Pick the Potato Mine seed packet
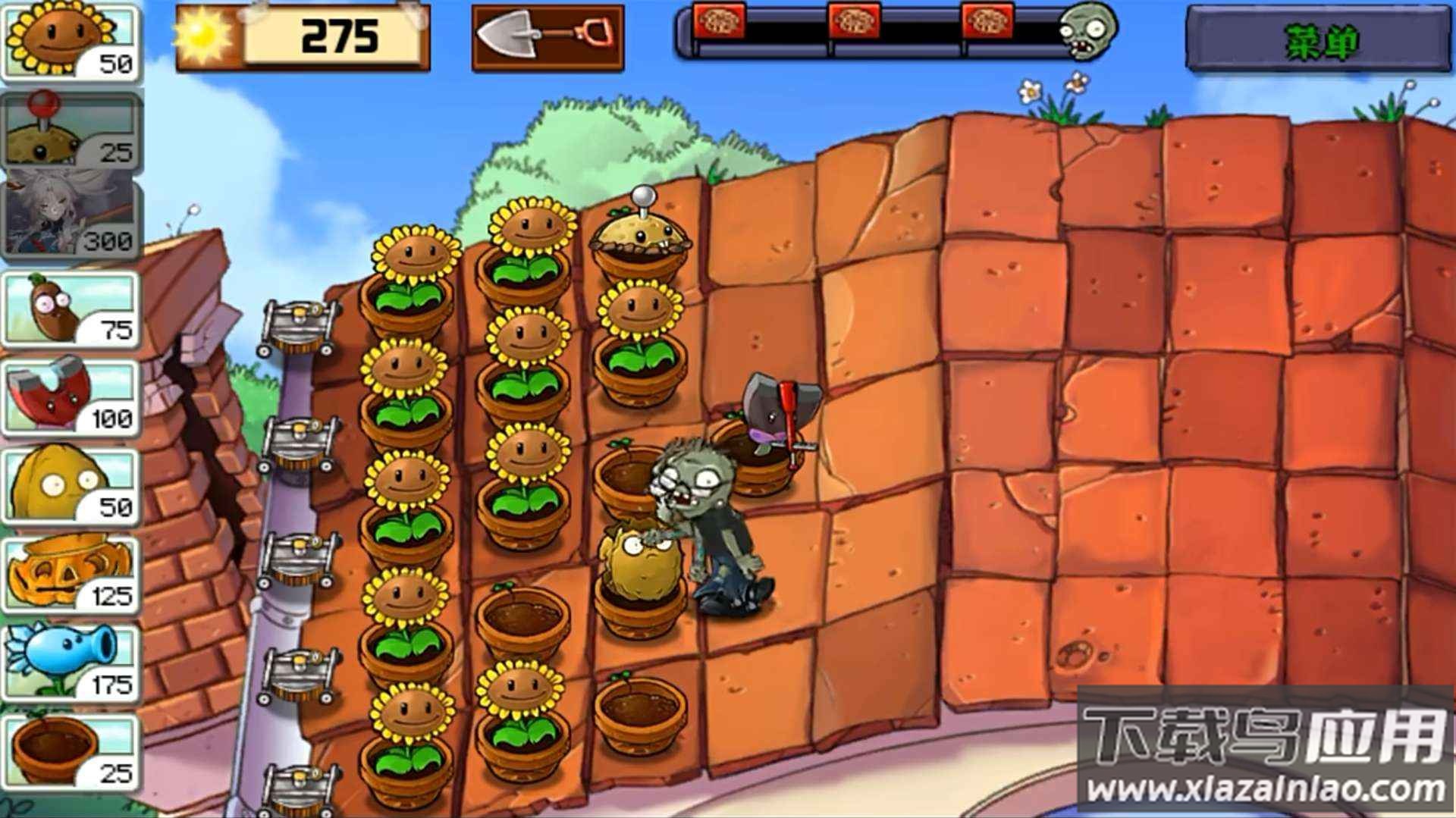 coord(71,130)
